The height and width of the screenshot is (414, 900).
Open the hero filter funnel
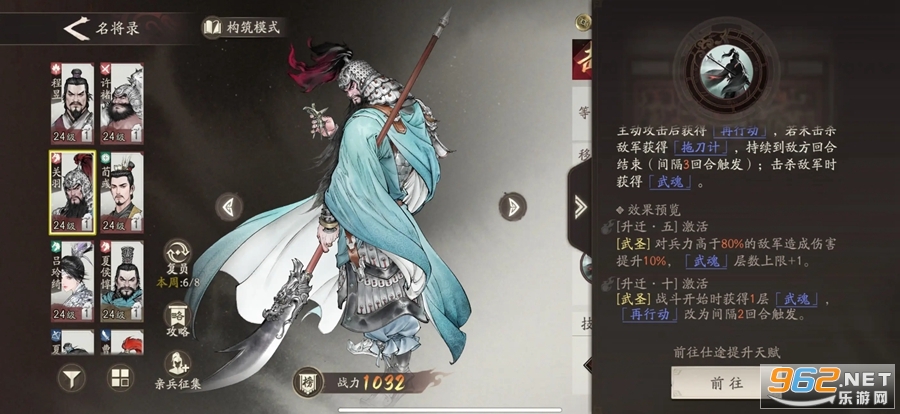click(x=72, y=379)
